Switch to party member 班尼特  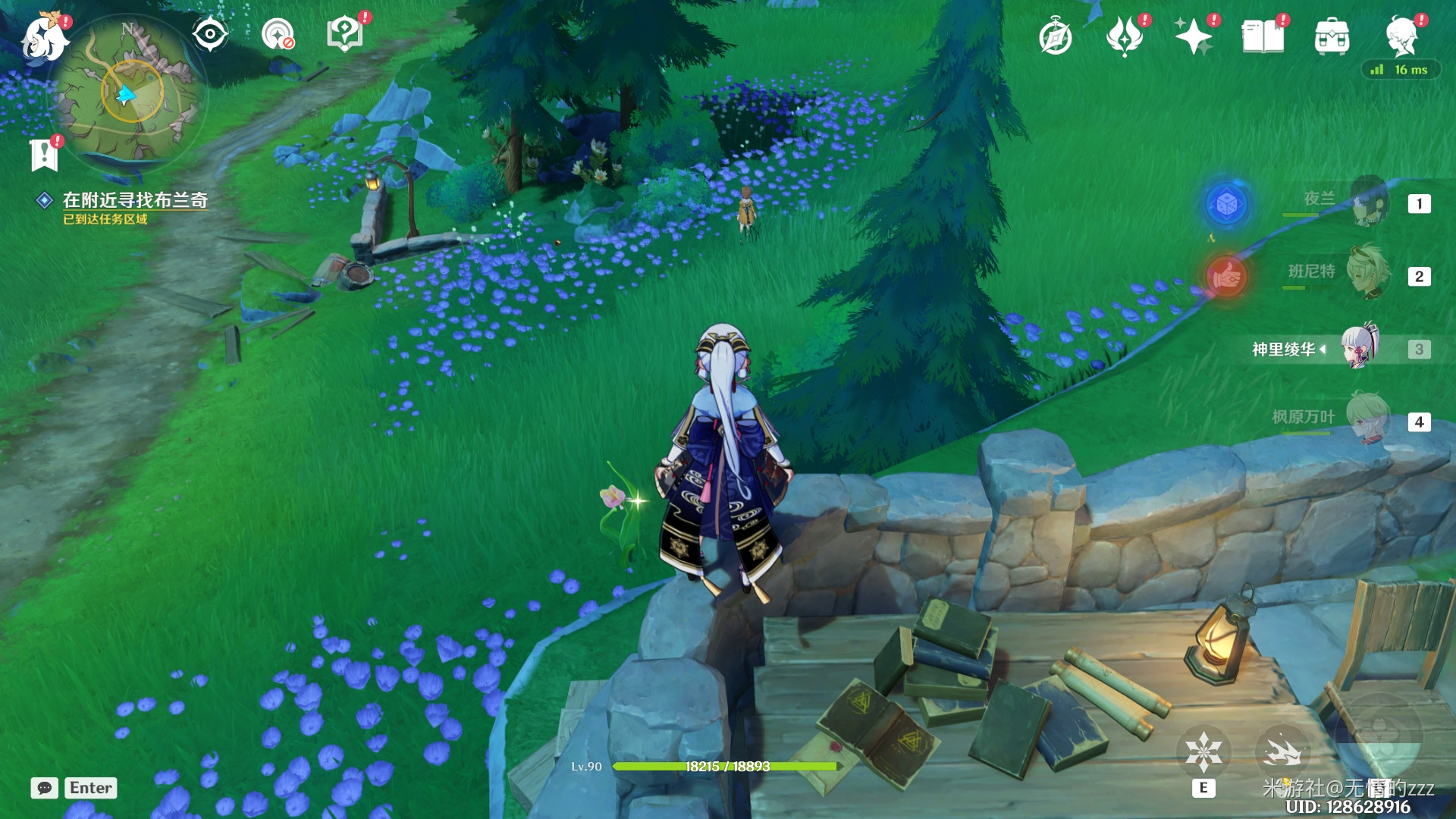[x=1369, y=273]
